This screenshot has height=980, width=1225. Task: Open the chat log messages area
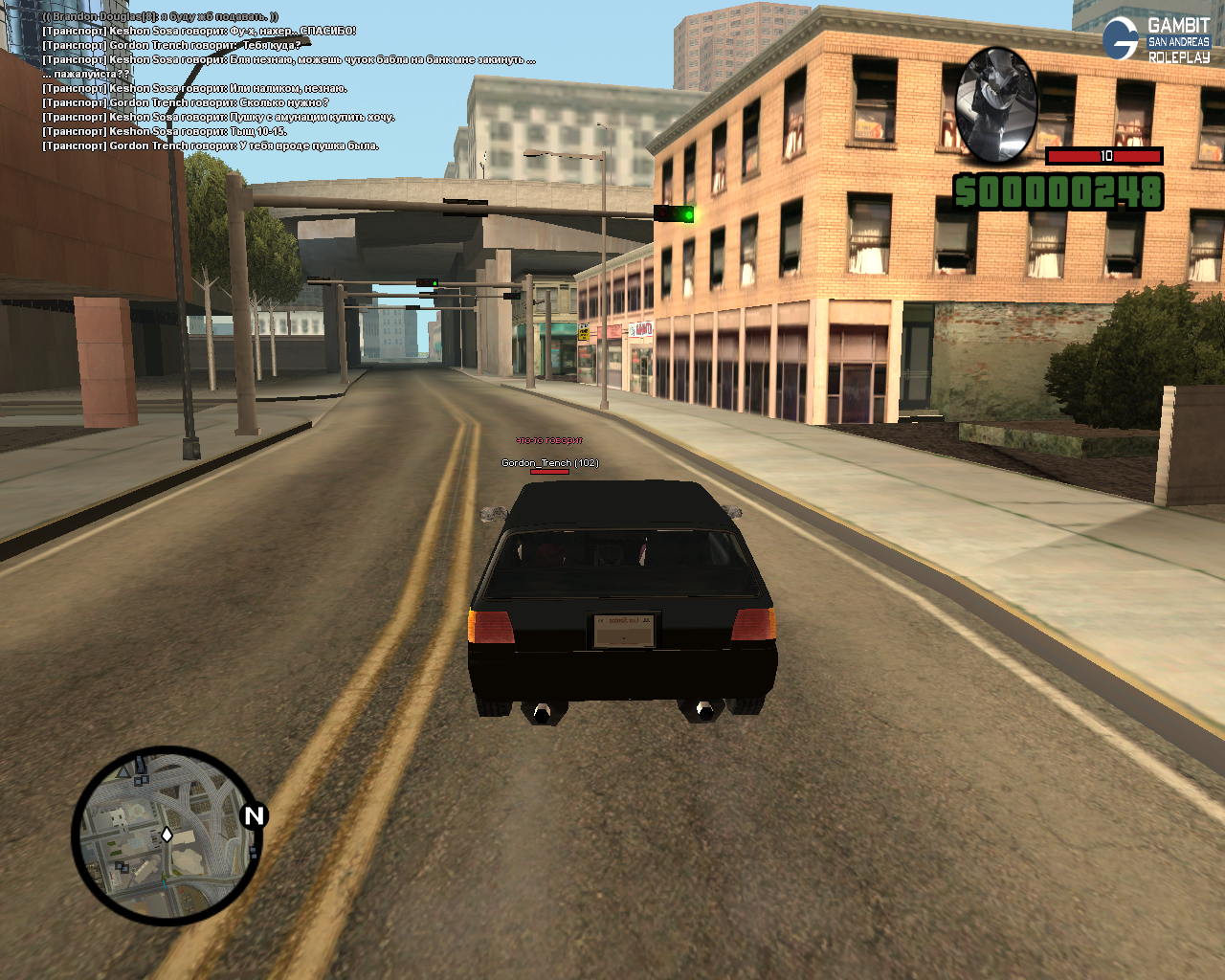[287, 81]
